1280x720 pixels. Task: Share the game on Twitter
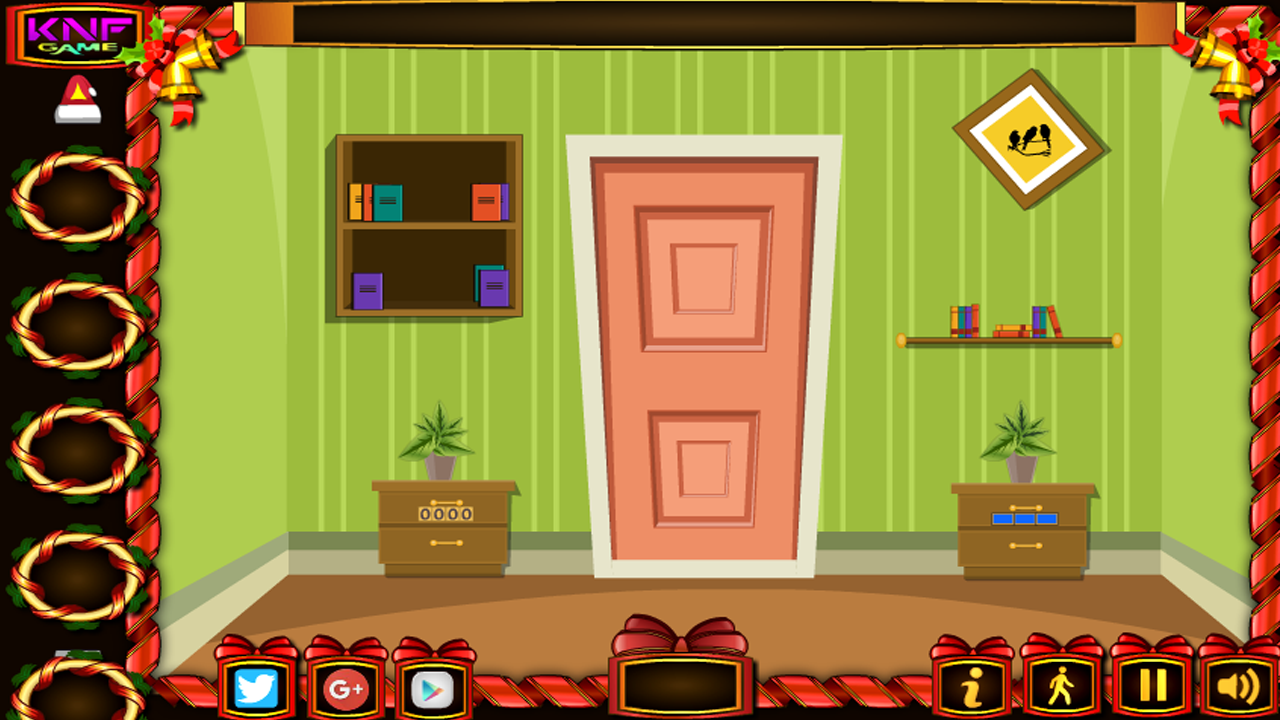(x=255, y=688)
